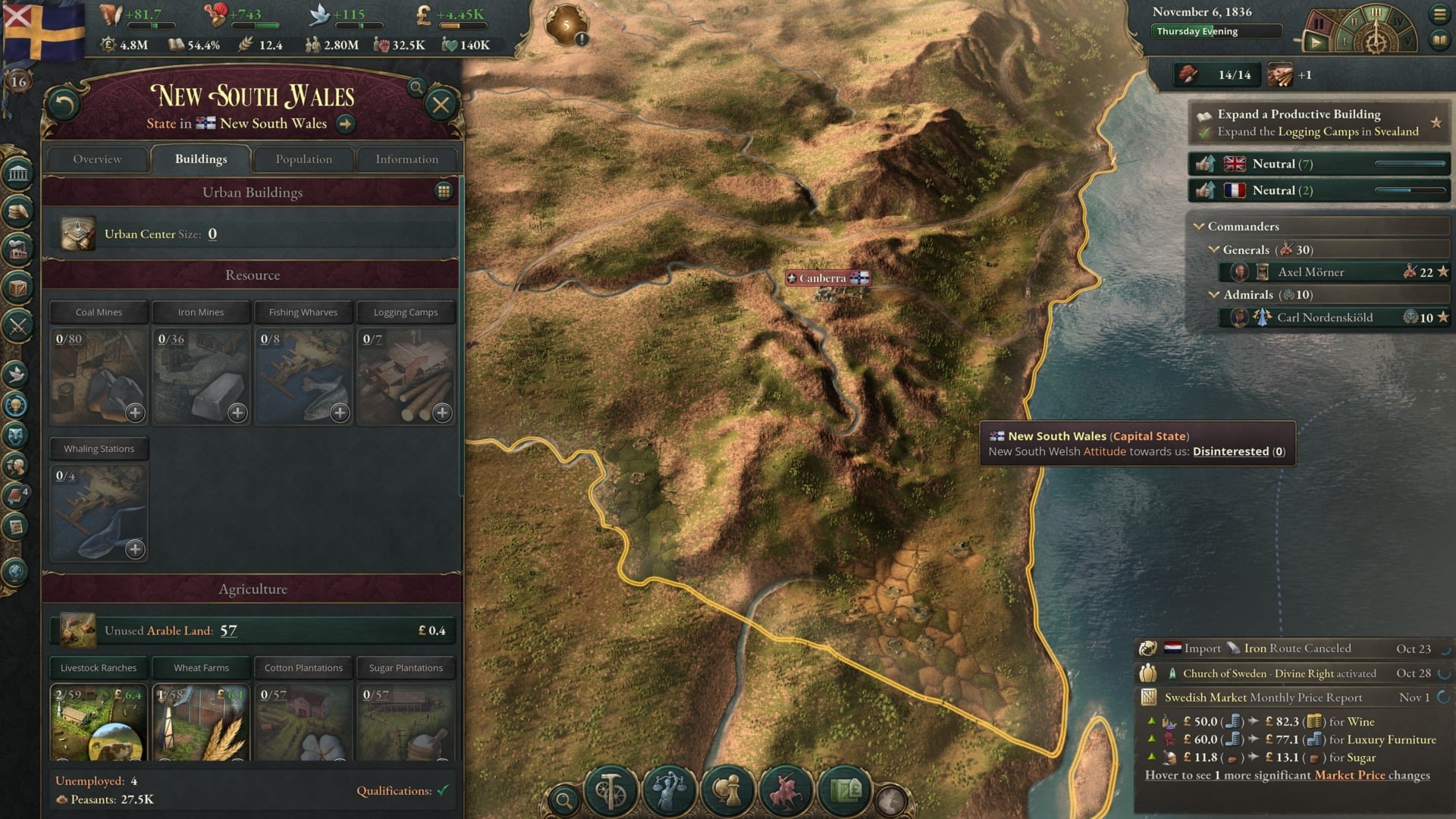
Task: Open the trade lens with price tag icon
Action: pos(846,791)
